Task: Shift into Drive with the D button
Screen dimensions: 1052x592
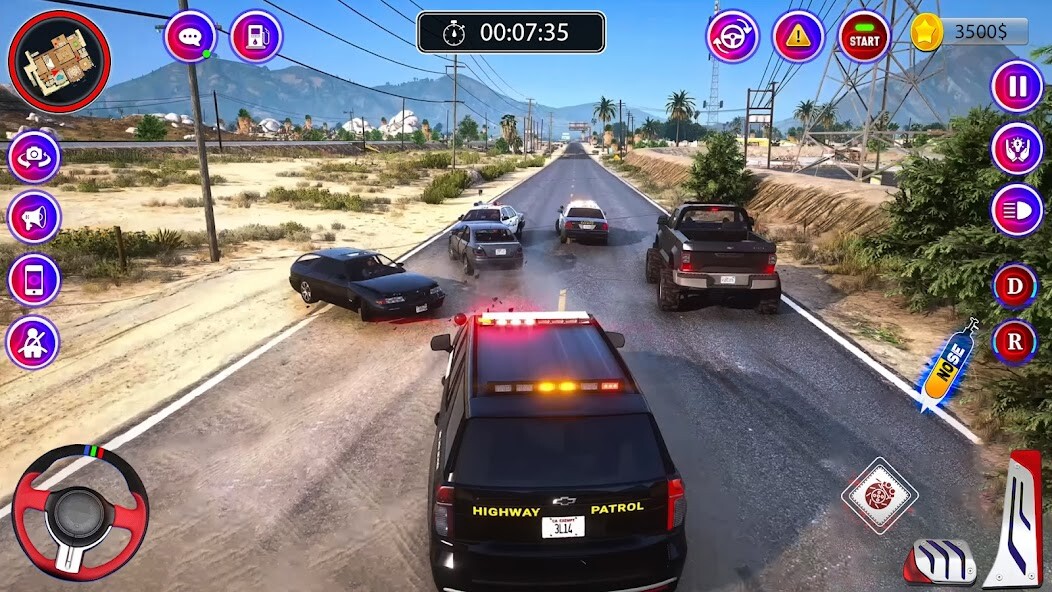Action: point(1014,286)
